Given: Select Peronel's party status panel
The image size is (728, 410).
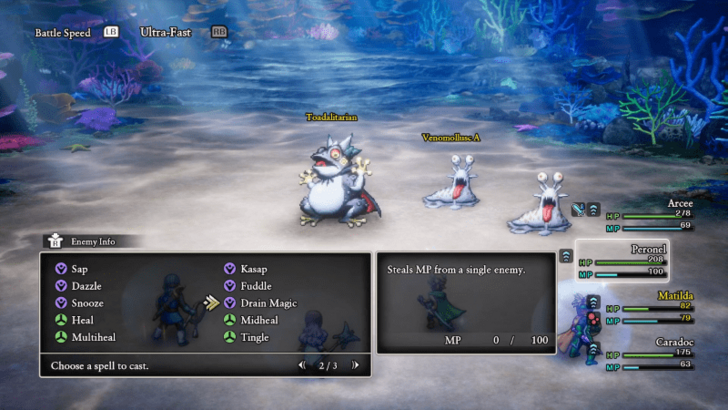Looking at the screenshot, I should coord(640,260).
